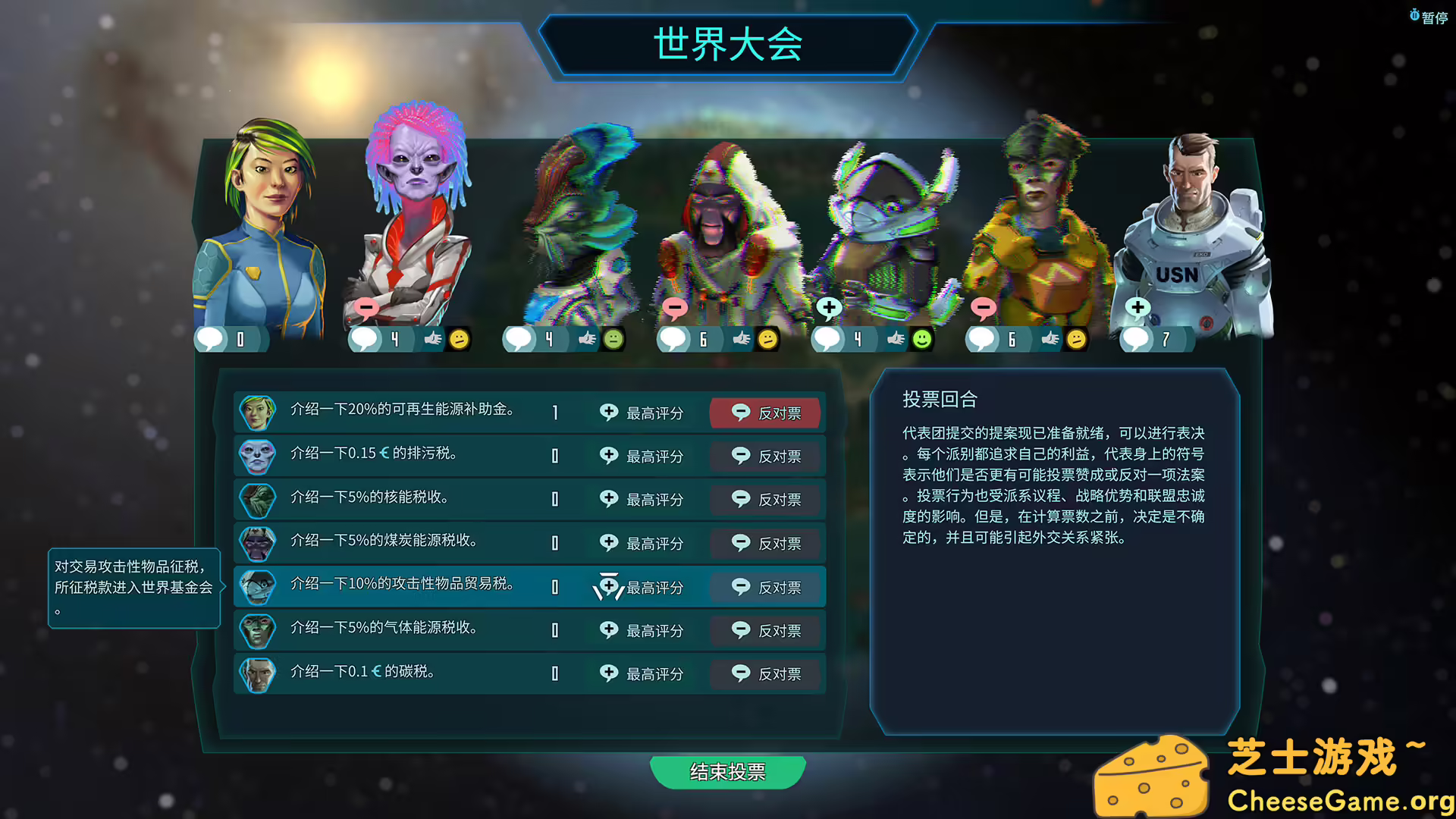Click the pause icon in top-right corner
Image resolution: width=1456 pixels, height=819 pixels.
pos(1415,13)
